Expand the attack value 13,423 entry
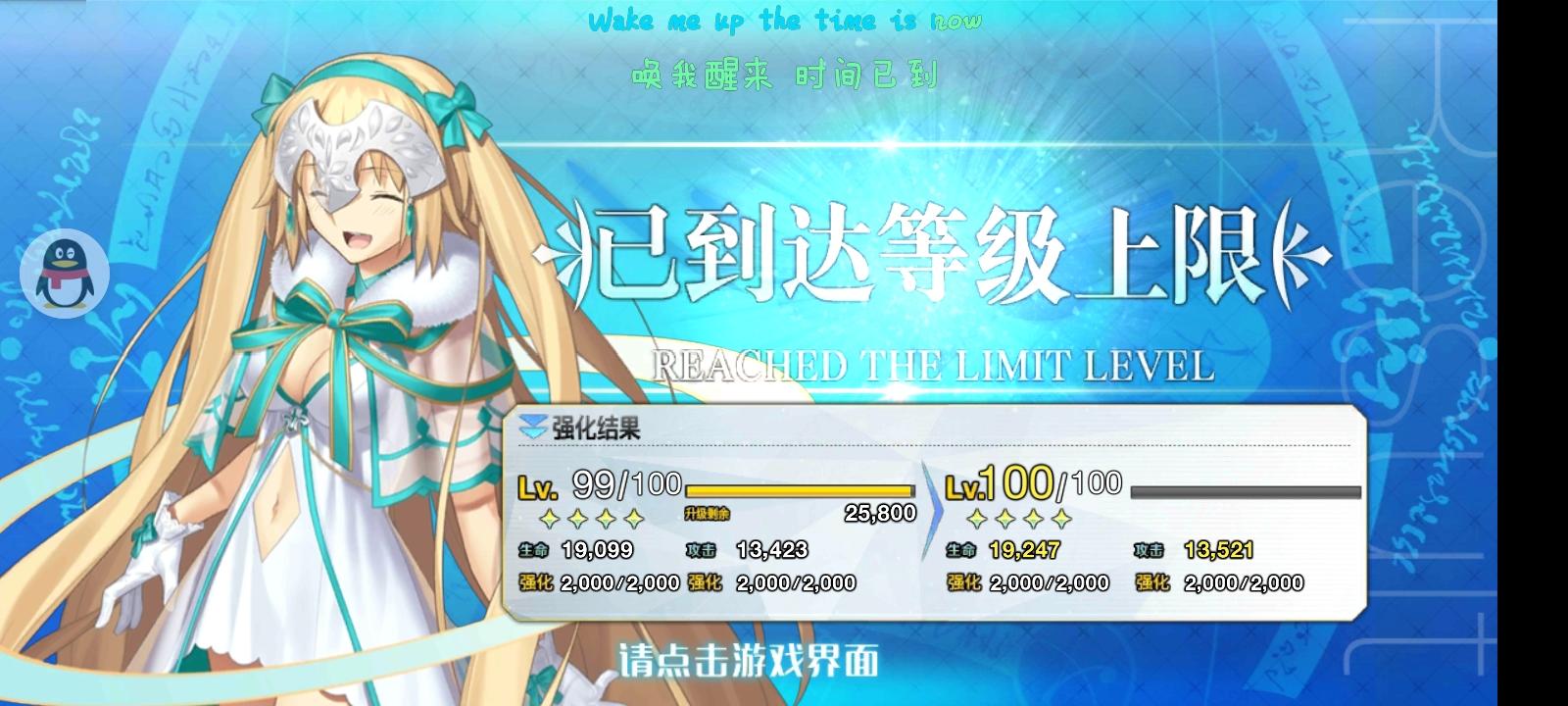Viewport: 1568px width, 706px height. tap(773, 550)
